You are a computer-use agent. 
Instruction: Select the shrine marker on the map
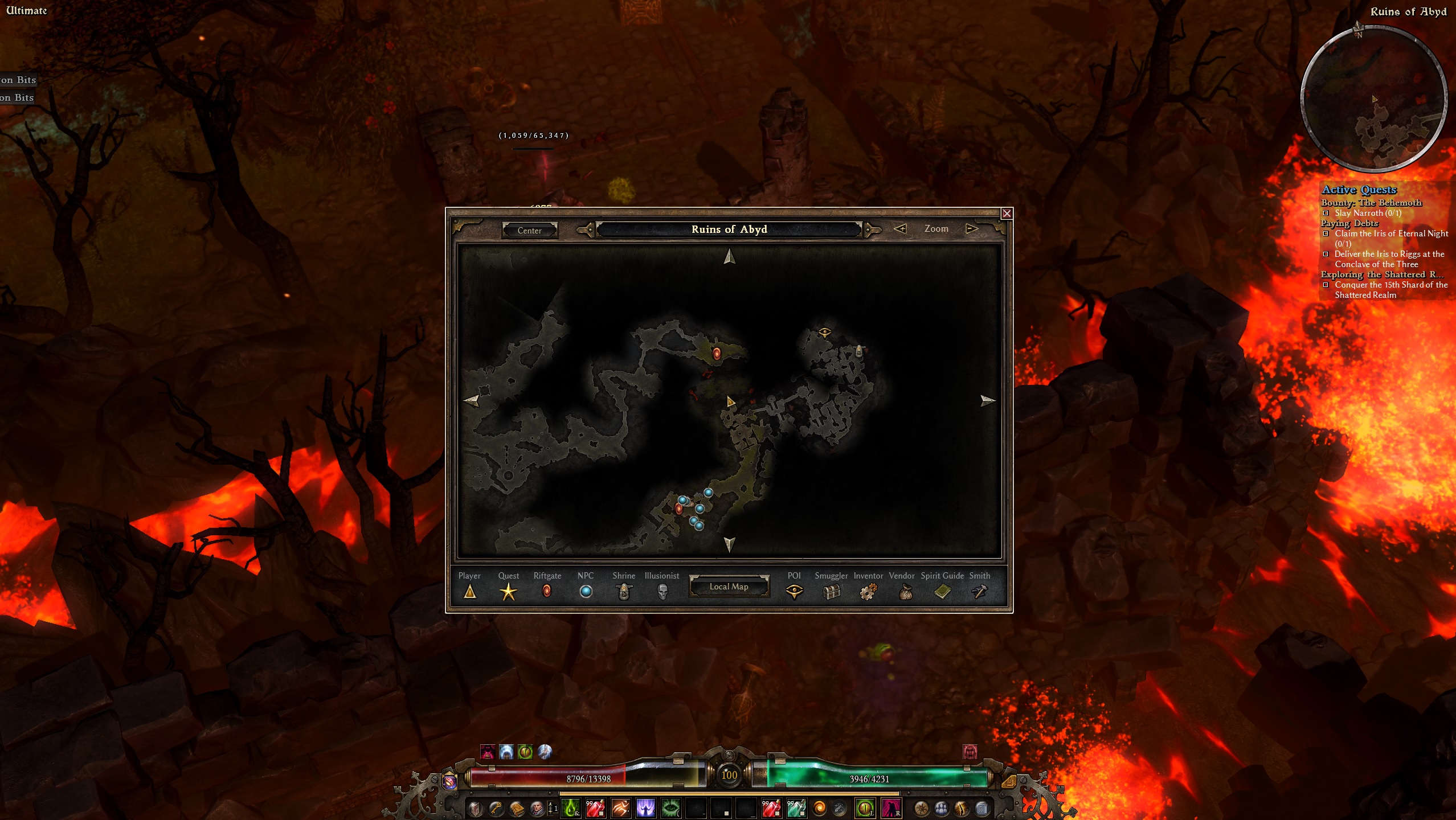pos(859,351)
